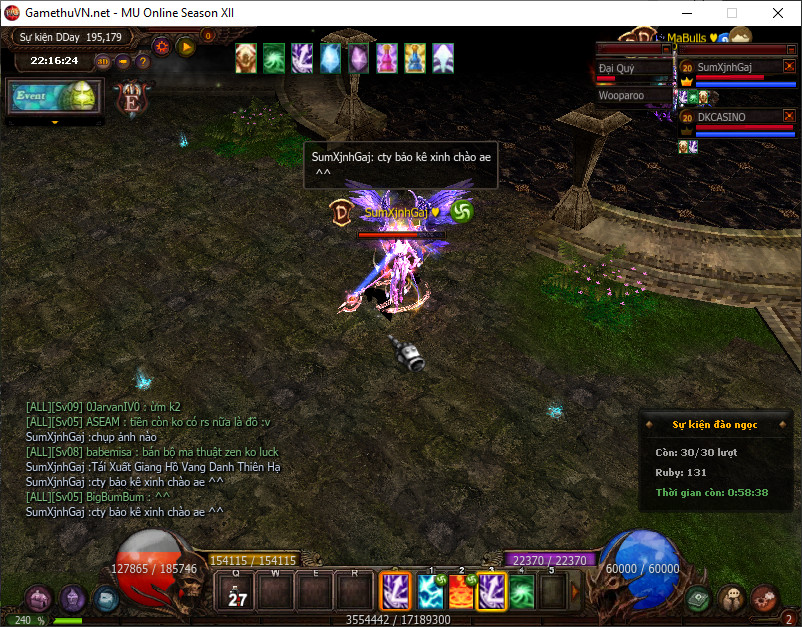The width and height of the screenshot is (802, 627).
Task: Use the Q potion slot with 27
Action: pyautogui.click(x=237, y=590)
